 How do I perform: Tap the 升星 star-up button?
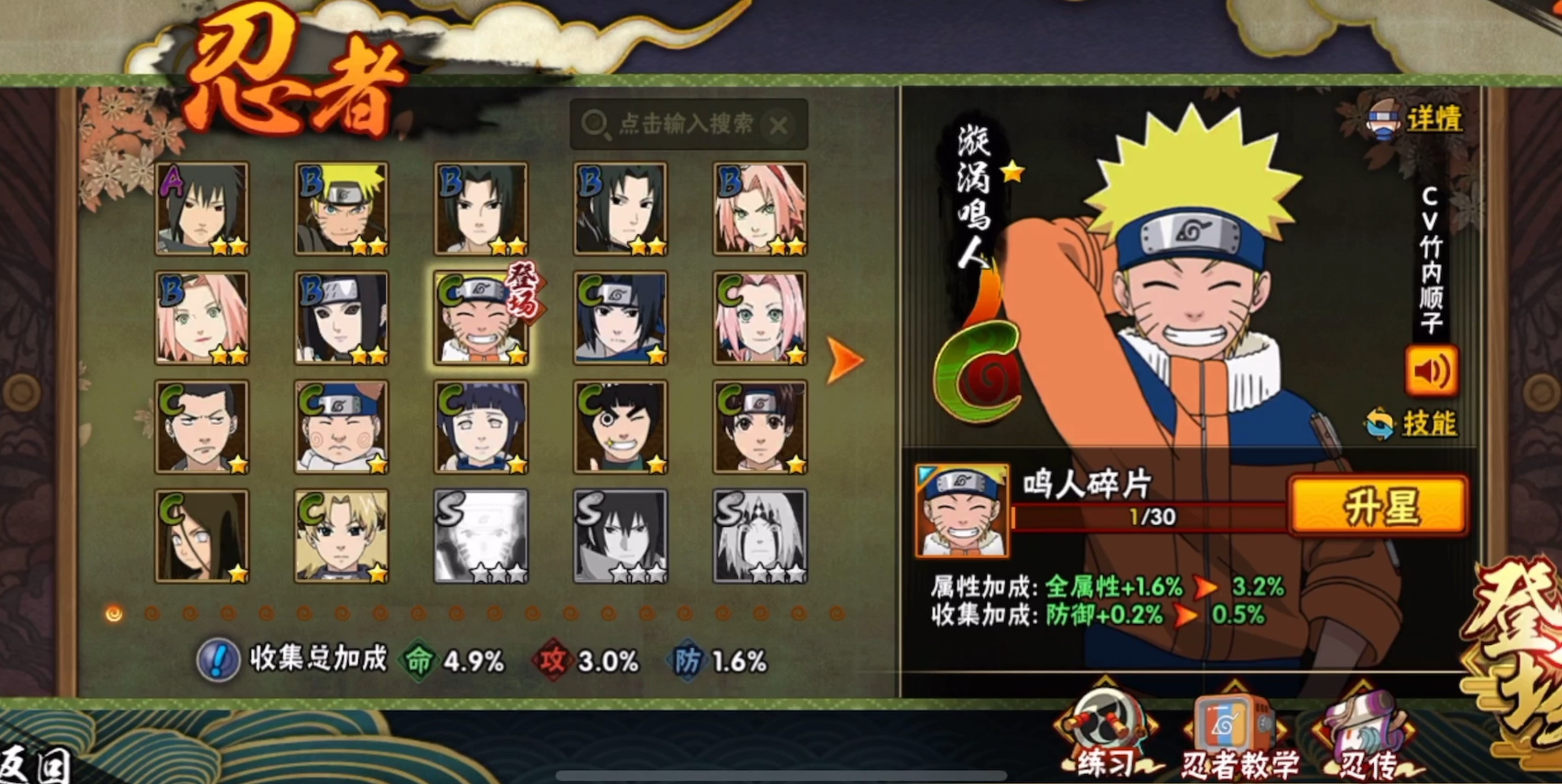tap(1378, 506)
